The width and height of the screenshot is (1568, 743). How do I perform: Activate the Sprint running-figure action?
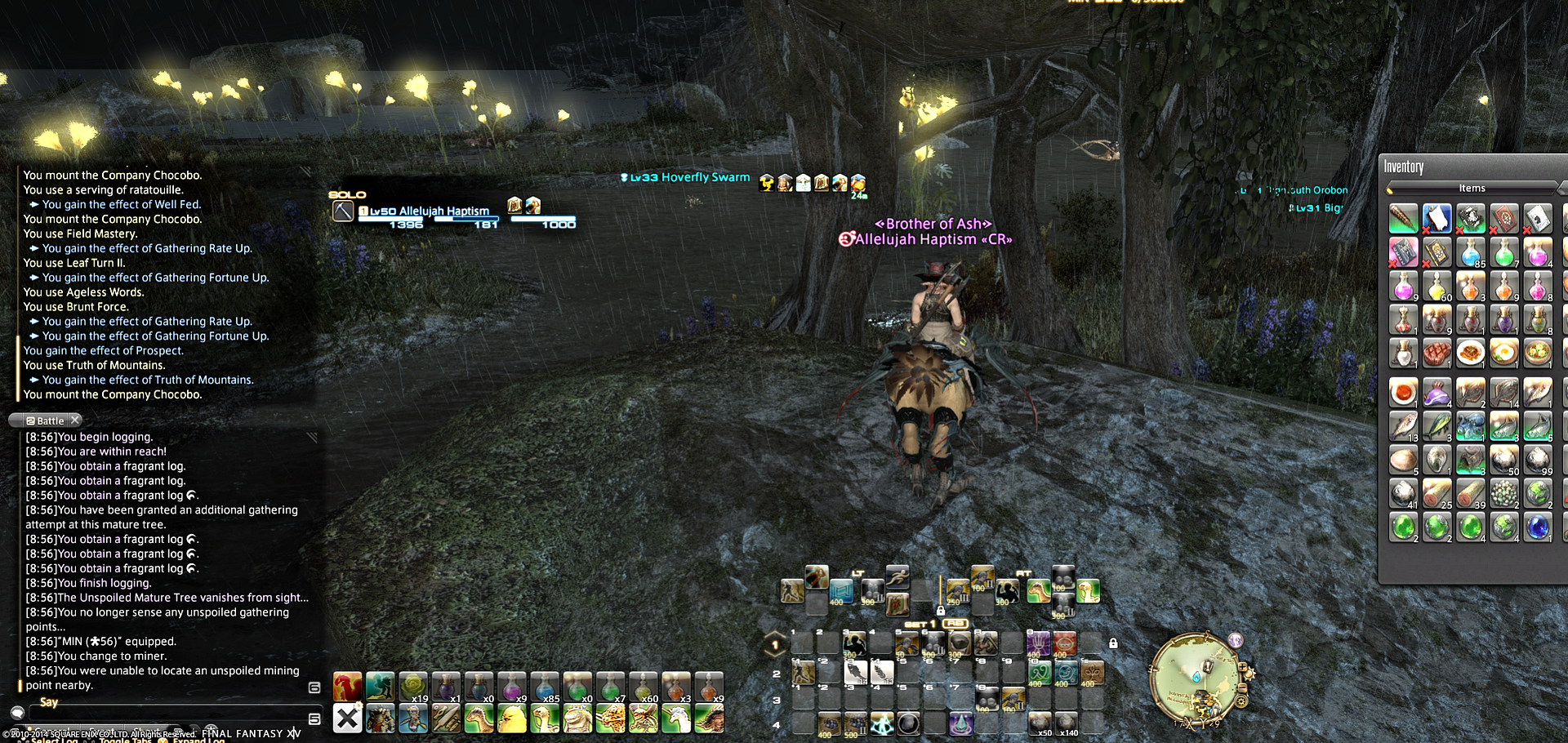(898, 576)
